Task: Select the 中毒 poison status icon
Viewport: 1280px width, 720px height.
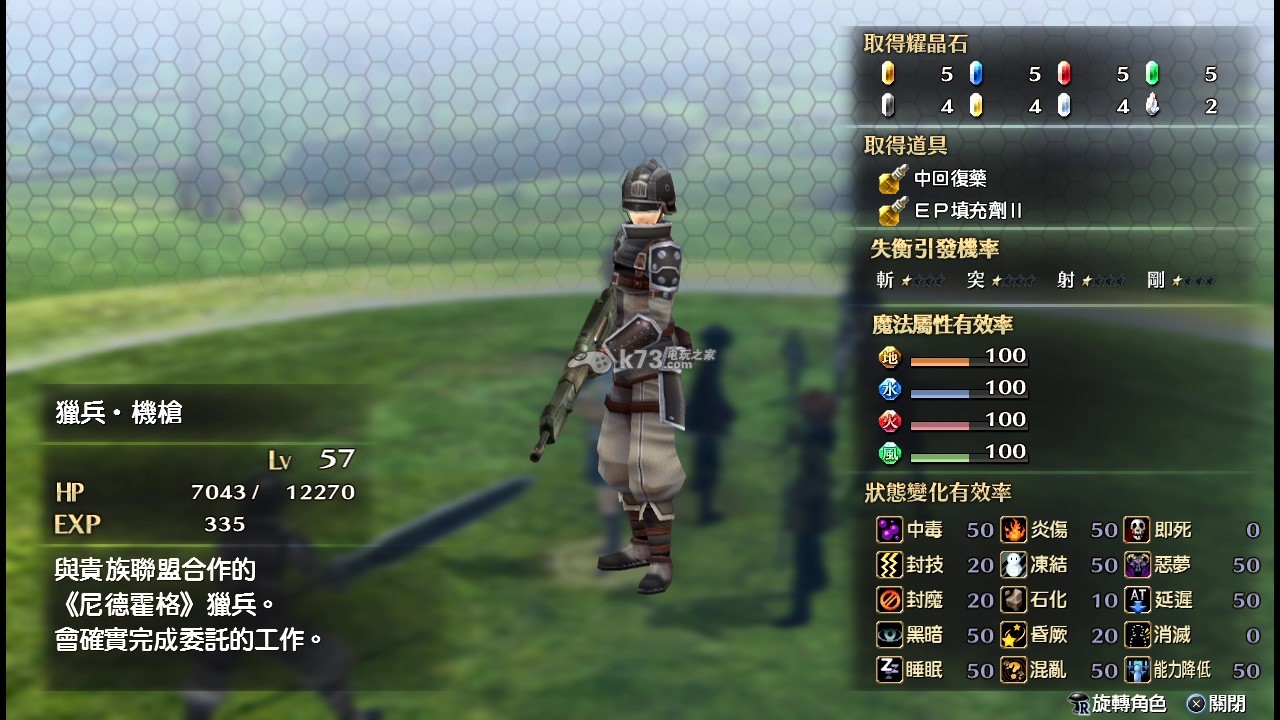Action: [x=889, y=530]
